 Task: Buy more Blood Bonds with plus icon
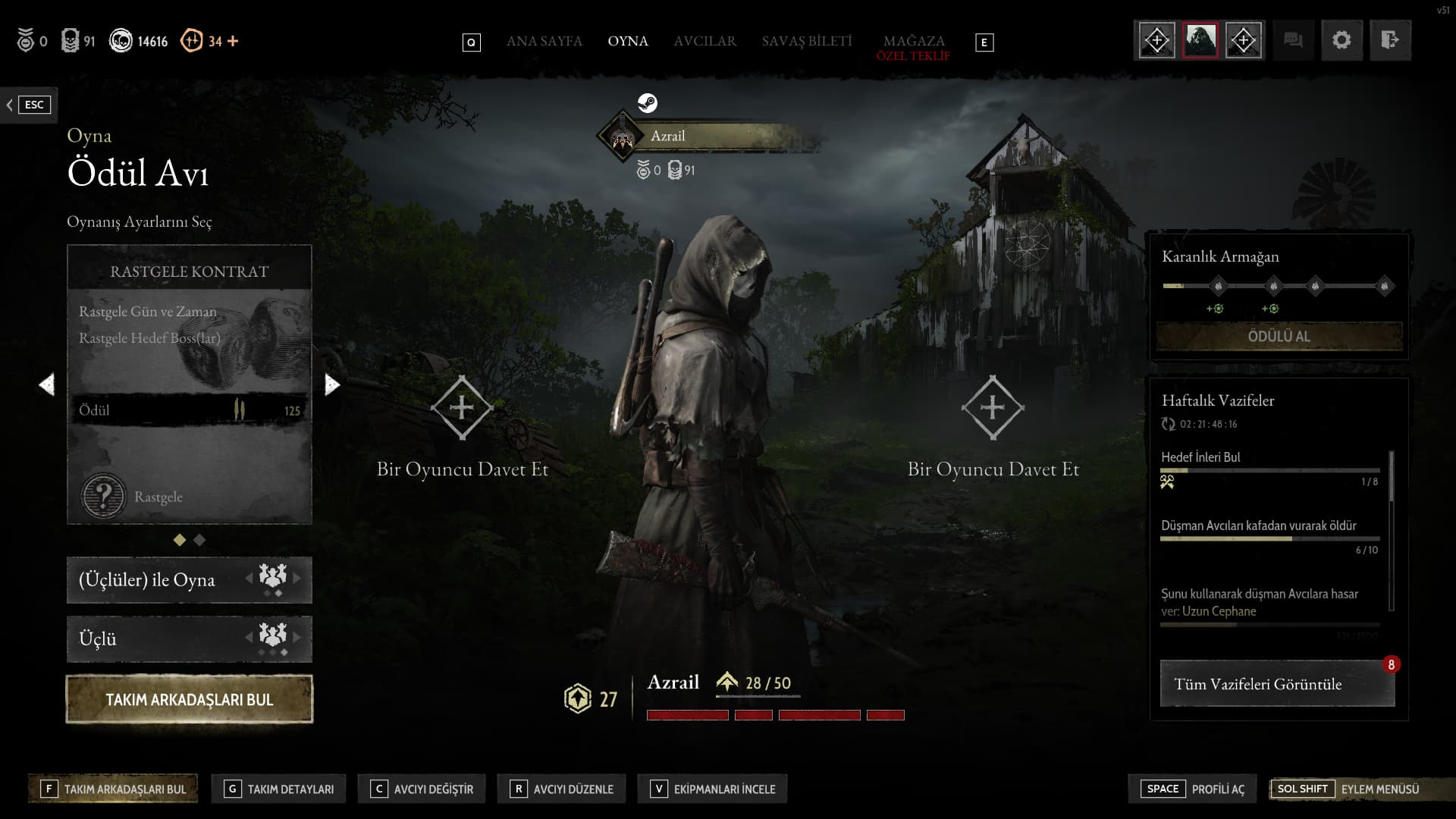click(x=233, y=41)
